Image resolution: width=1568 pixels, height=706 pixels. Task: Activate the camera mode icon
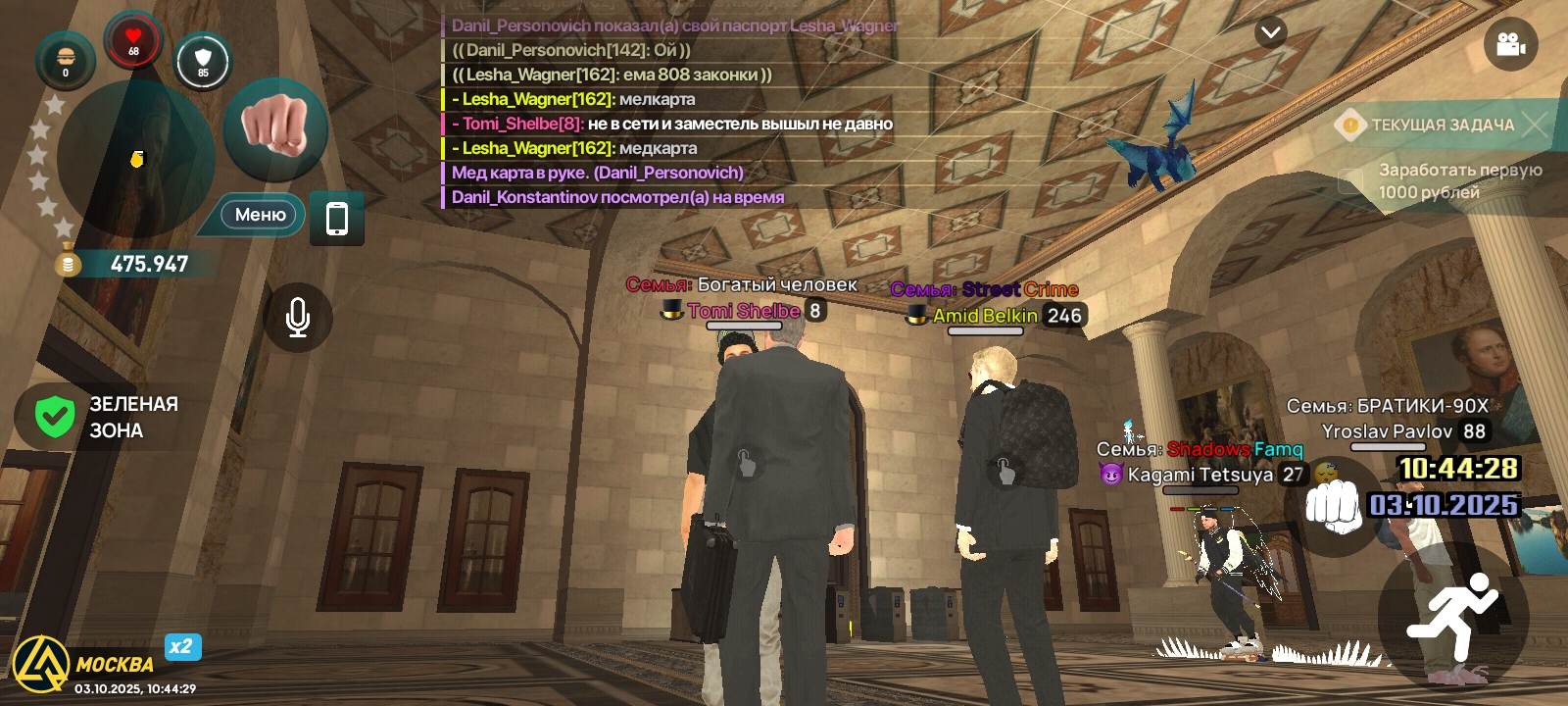pyautogui.click(x=1509, y=43)
